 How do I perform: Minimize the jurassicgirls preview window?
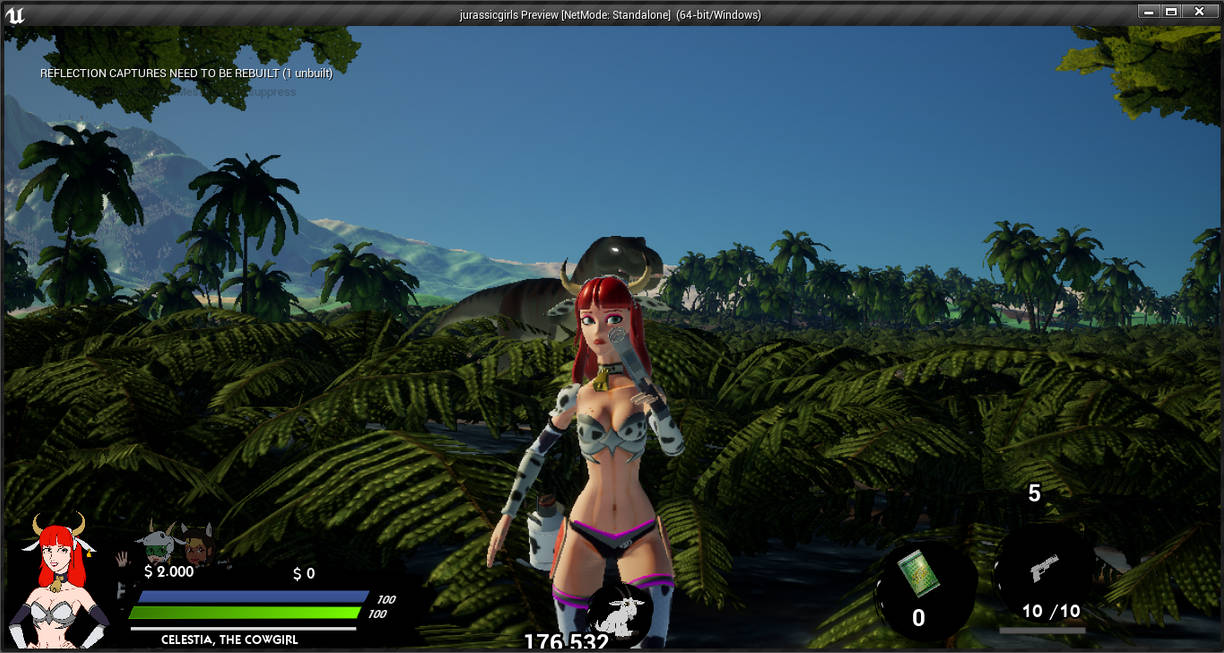(1149, 11)
